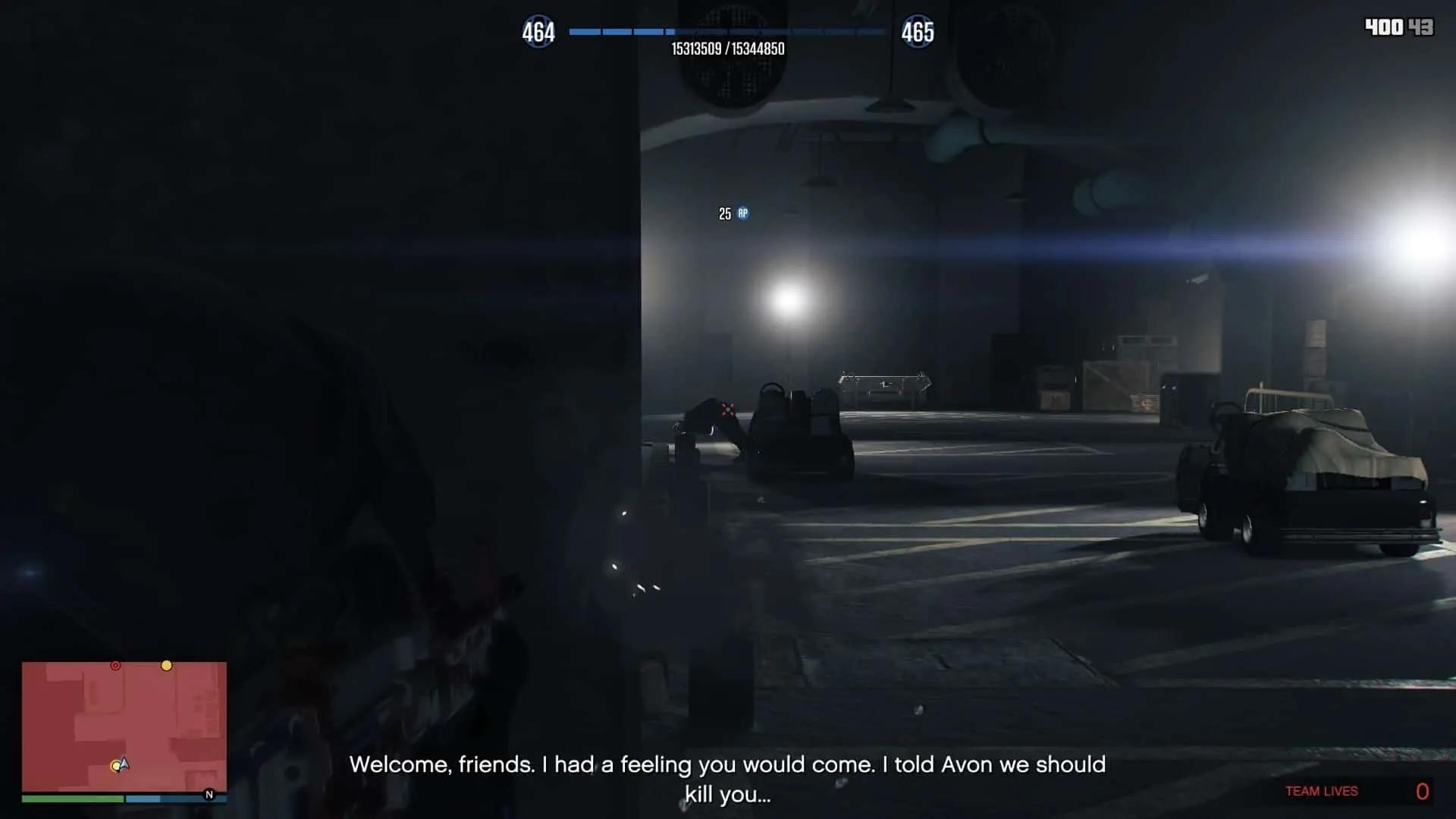
Task: Click the yellow objective blip on minimap
Action: 167,666
